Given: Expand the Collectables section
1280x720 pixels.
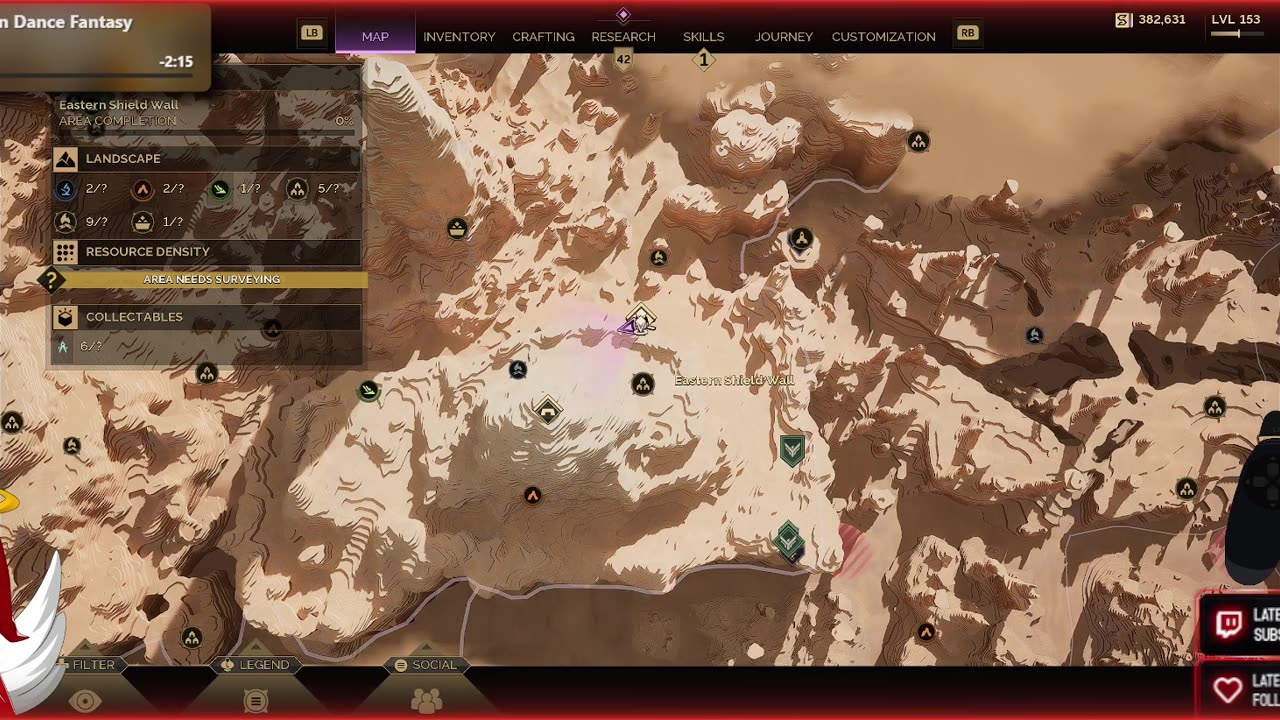Looking at the screenshot, I should click(207, 317).
